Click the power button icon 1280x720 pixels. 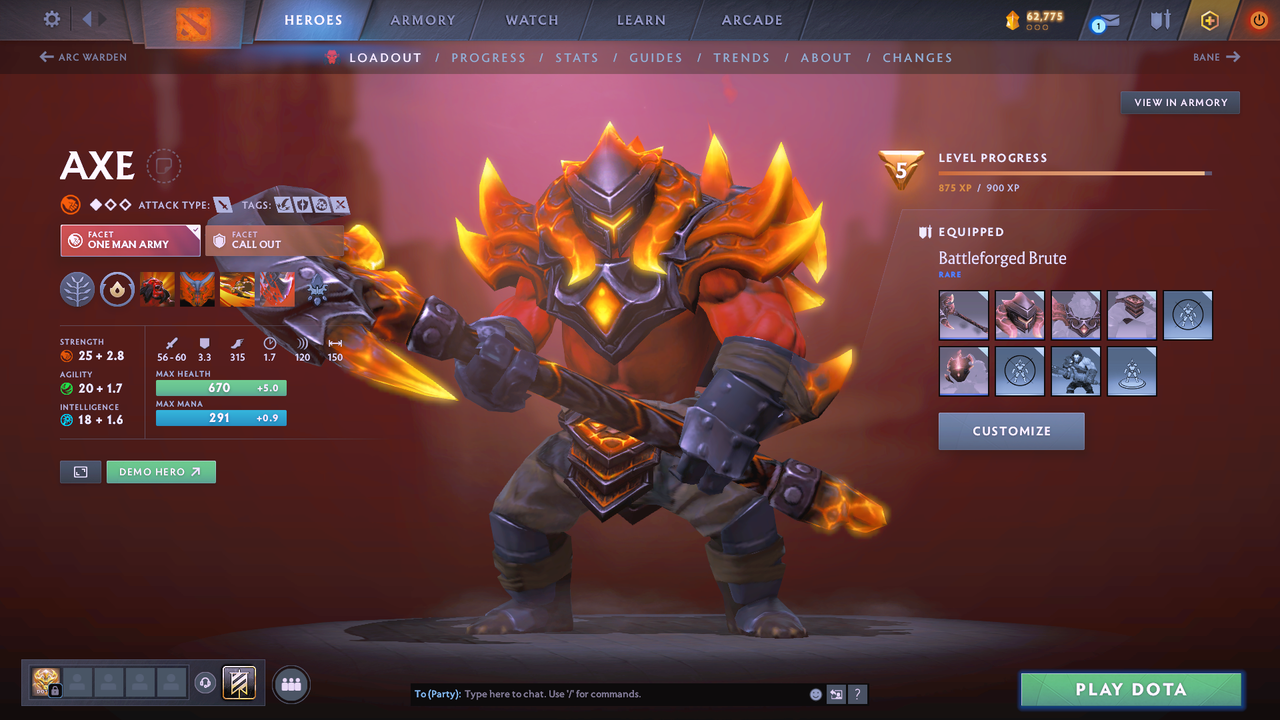click(1258, 19)
